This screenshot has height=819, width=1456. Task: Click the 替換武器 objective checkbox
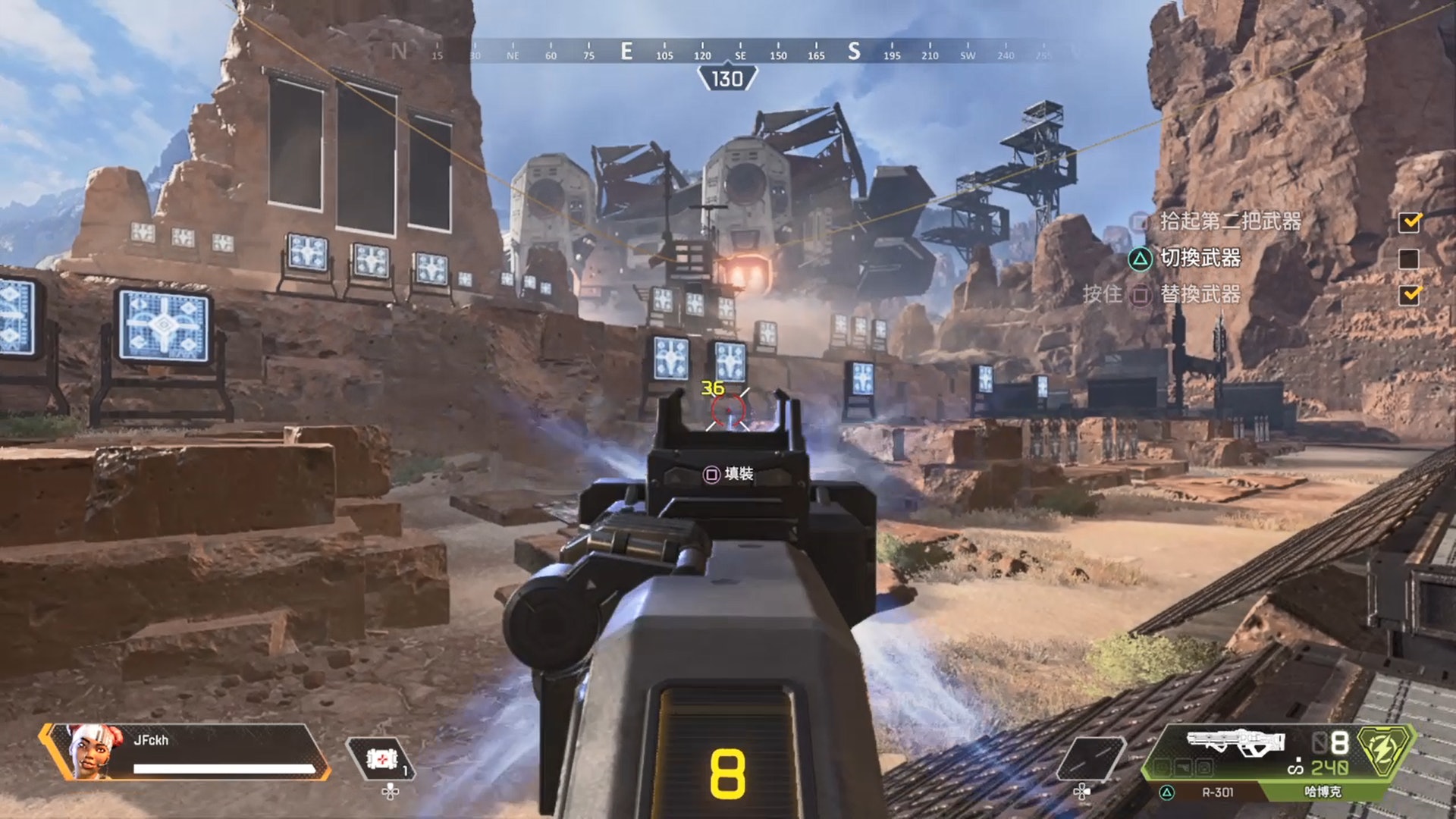point(1410,294)
